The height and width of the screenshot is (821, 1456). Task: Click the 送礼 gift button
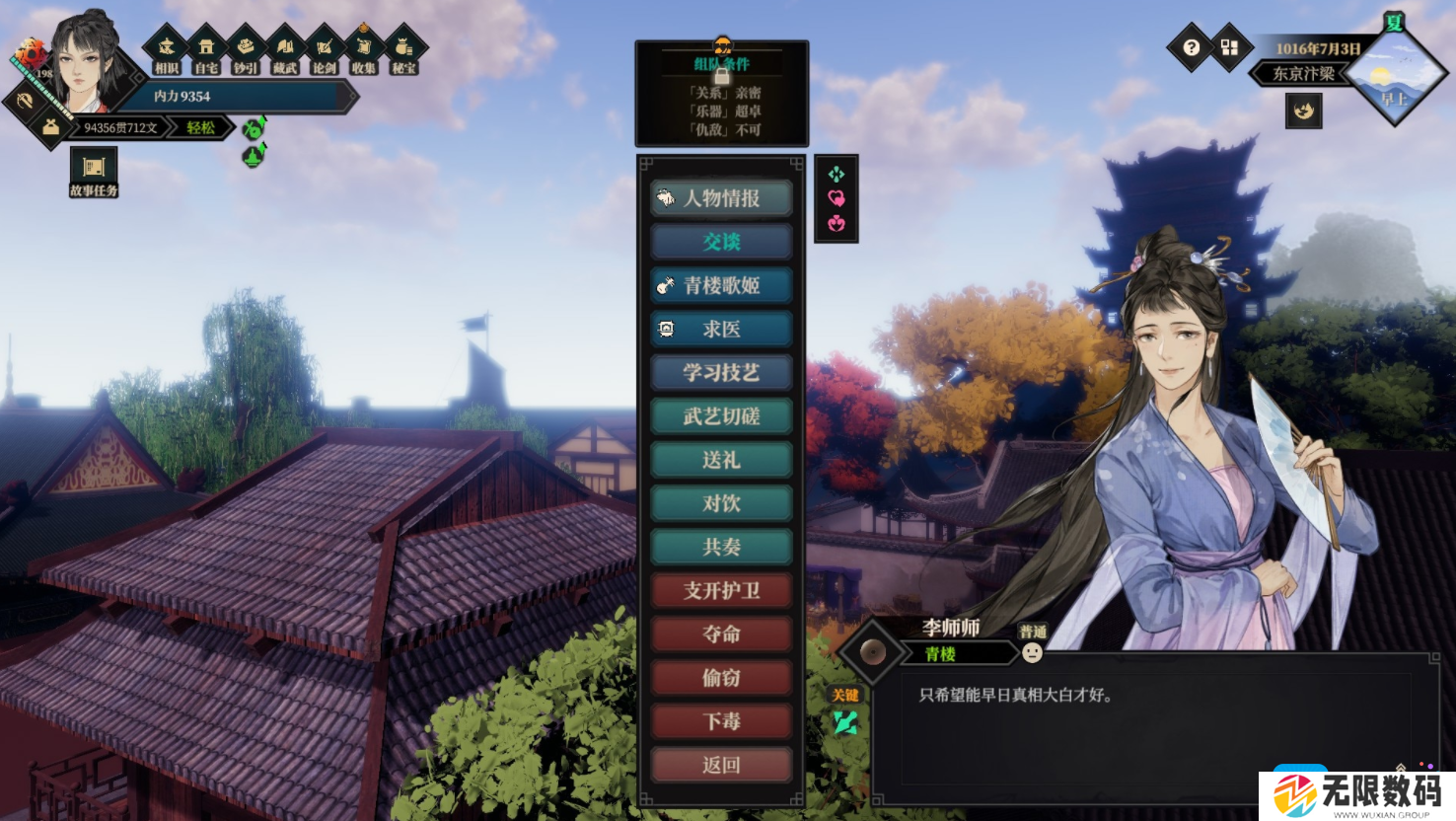point(721,459)
